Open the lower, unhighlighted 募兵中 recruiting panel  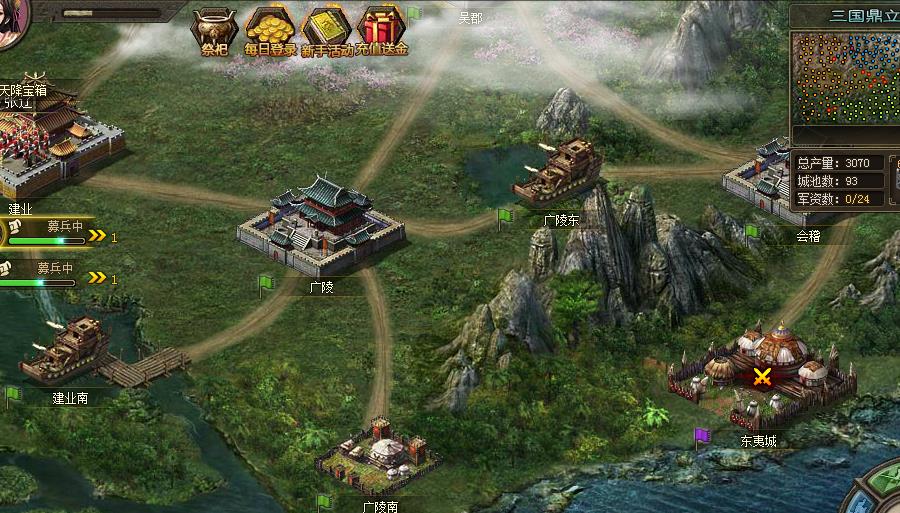[50, 274]
